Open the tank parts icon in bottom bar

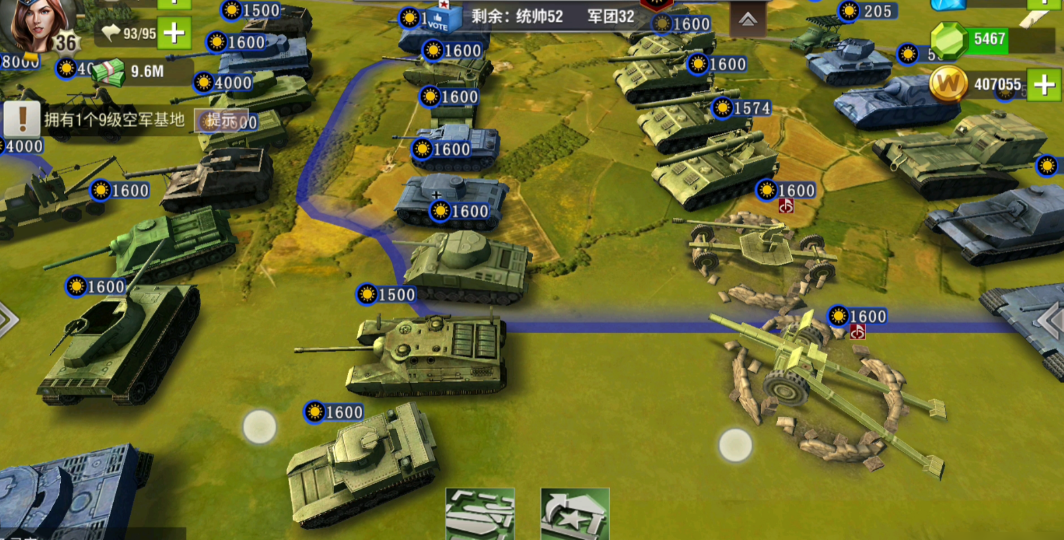[x=480, y=514]
